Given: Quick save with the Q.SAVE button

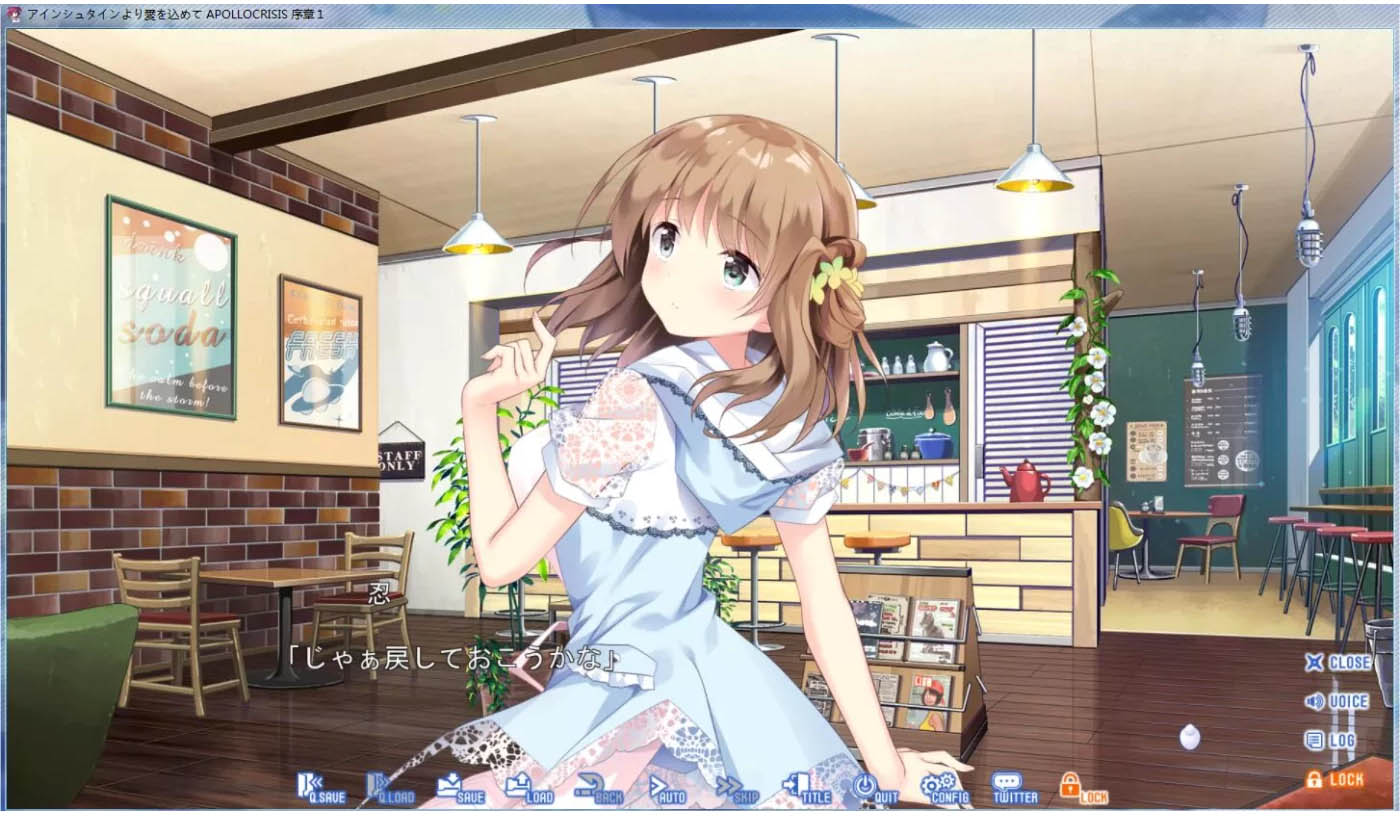Looking at the screenshot, I should [x=321, y=788].
